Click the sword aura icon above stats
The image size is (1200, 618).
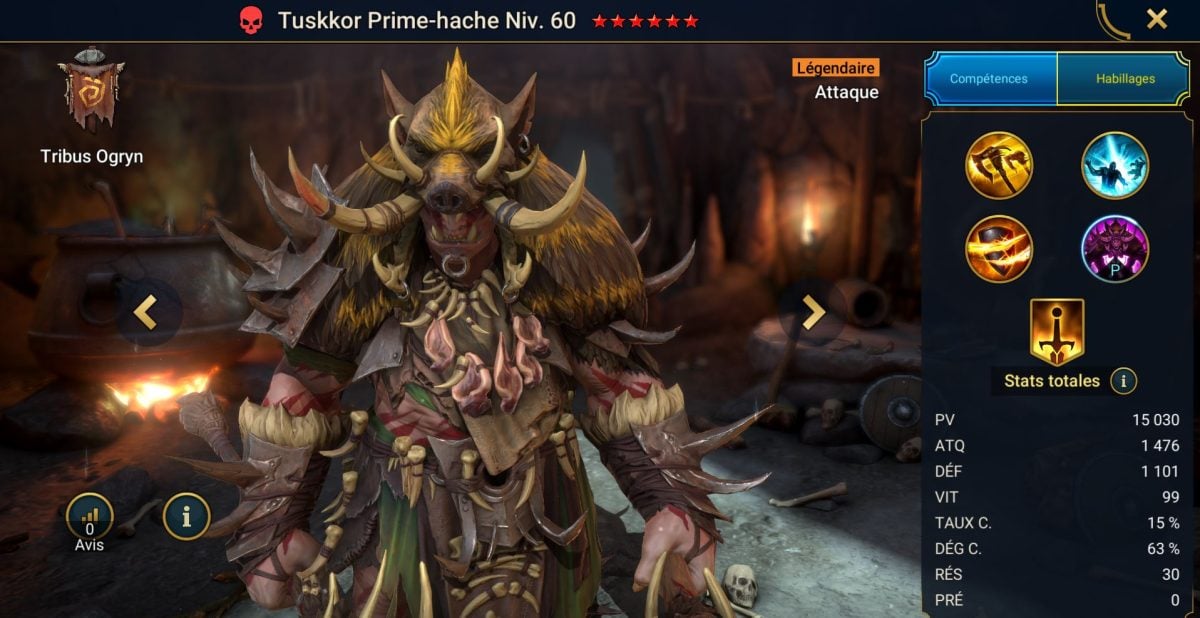coord(1057,332)
